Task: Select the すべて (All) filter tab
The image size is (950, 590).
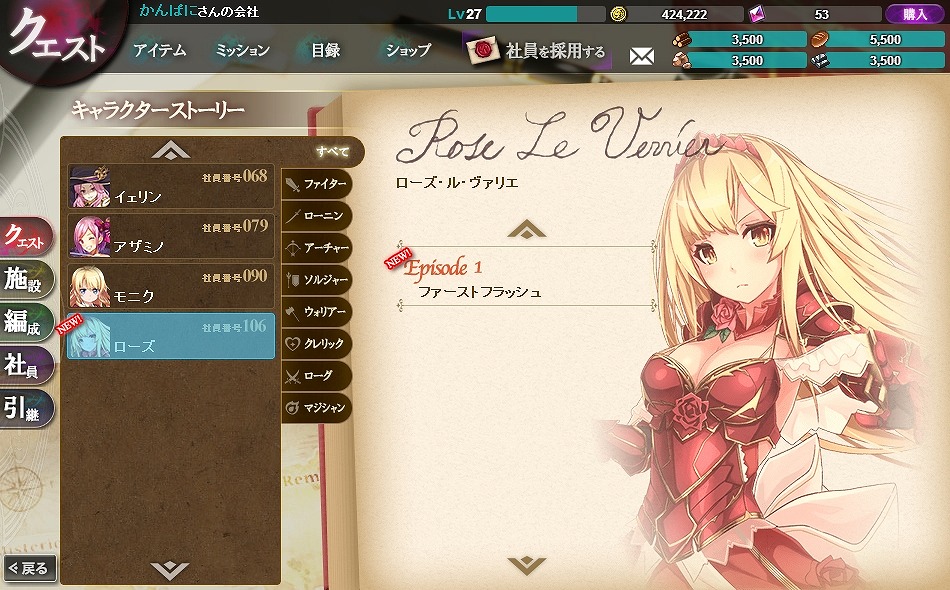Action: pyautogui.click(x=333, y=152)
